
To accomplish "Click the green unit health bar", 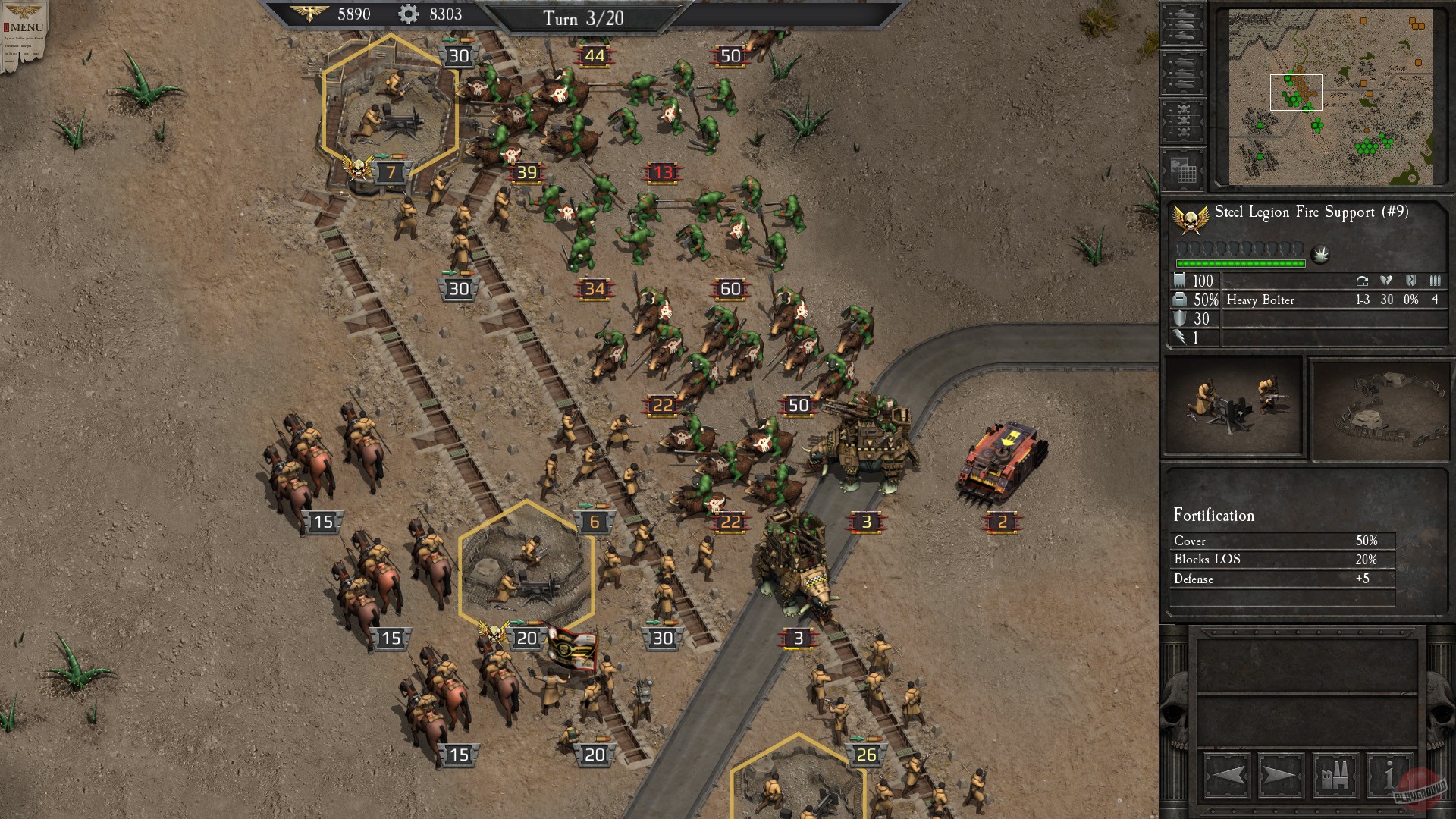I will pos(1240,263).
